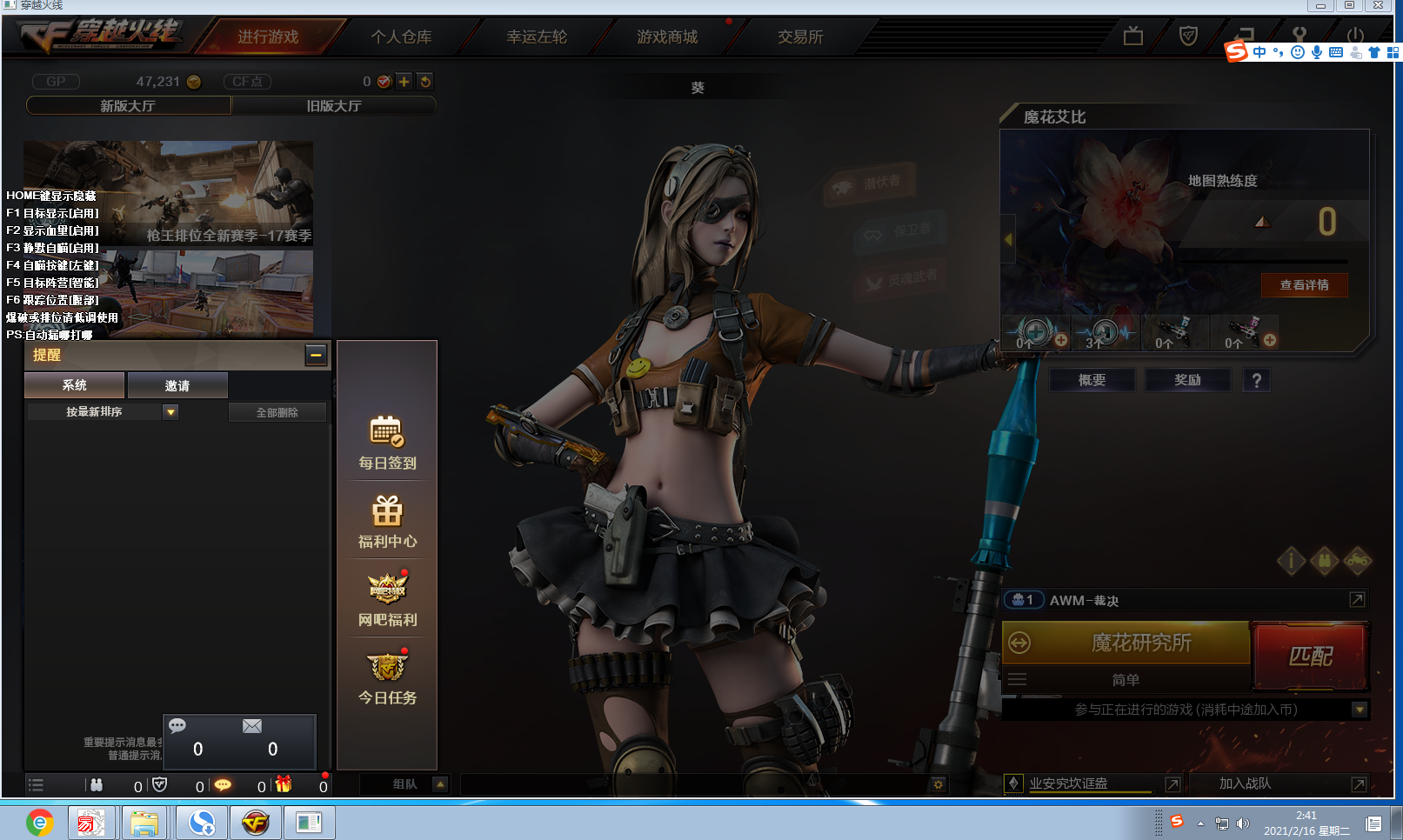The width and height of the screenshot is (1403, 840).
Task: Close the game window
Action: click(1379, 5)
